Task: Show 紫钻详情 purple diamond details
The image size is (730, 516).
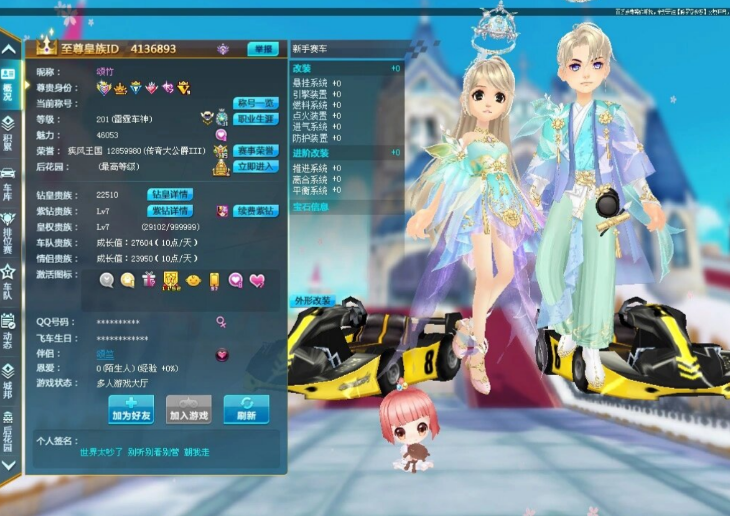Action: pyautogui.click(x=170, y=211)
